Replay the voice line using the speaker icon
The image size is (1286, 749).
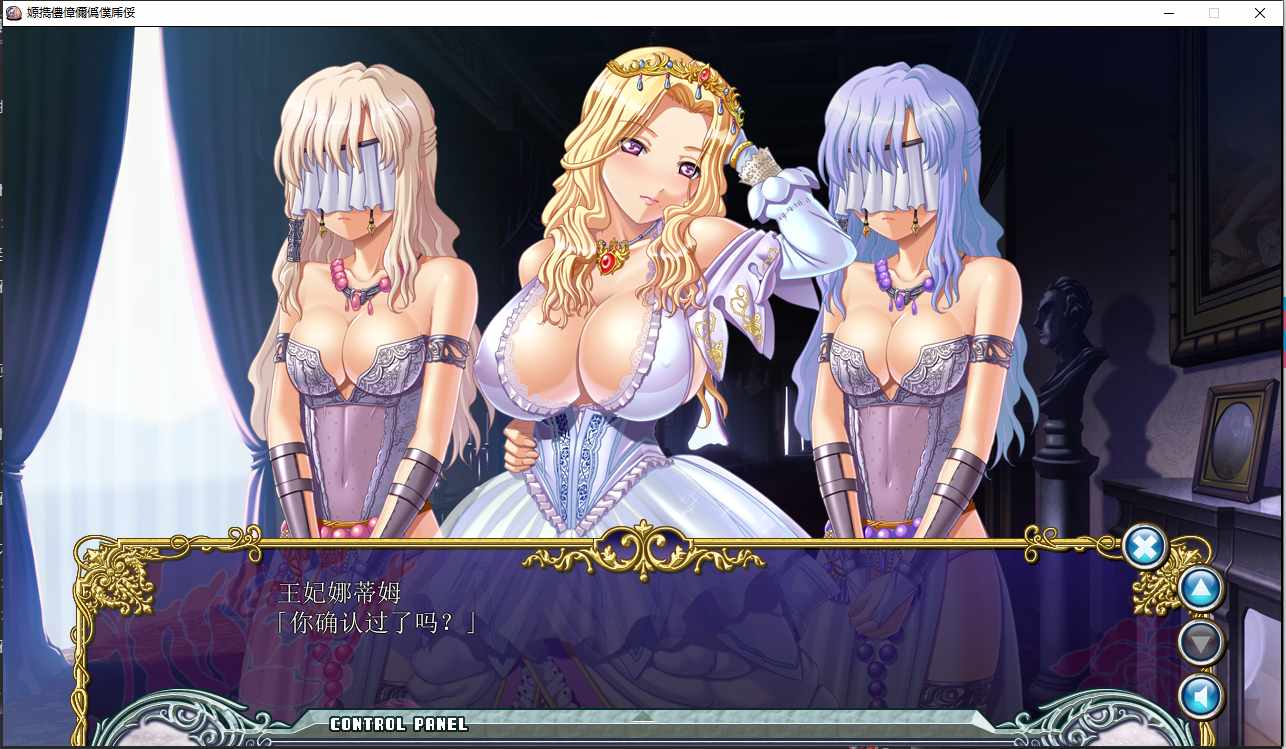click(1200, 696)
